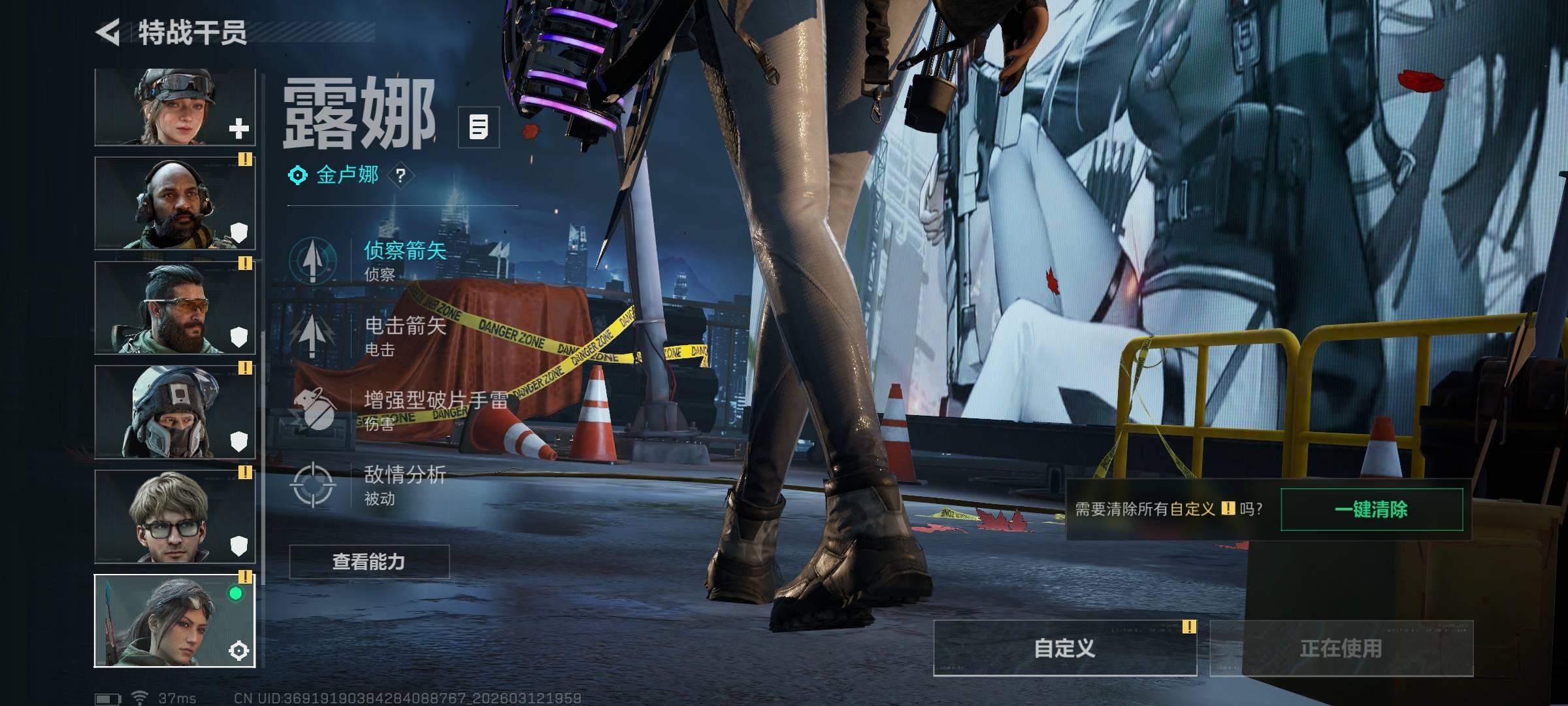Choose the bald operator with headset

tap(174, 203)
